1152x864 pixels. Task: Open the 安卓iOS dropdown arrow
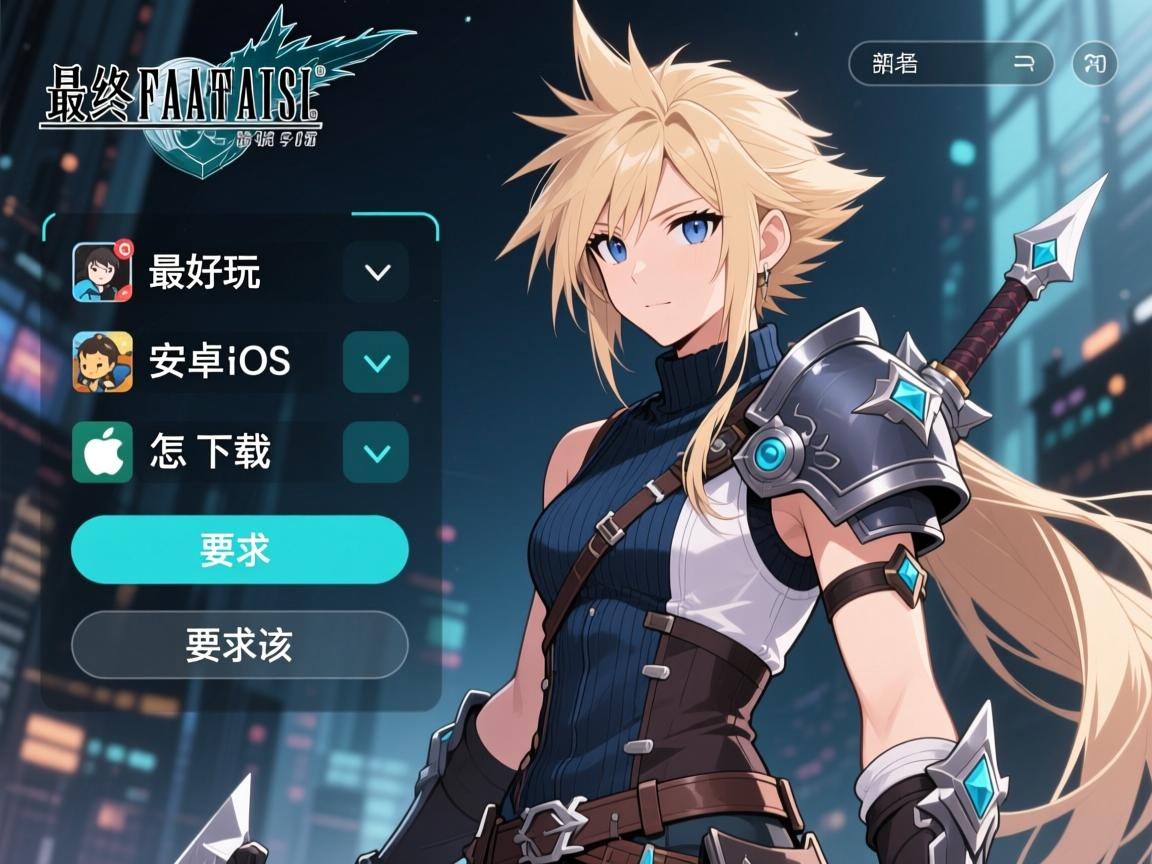376,362
